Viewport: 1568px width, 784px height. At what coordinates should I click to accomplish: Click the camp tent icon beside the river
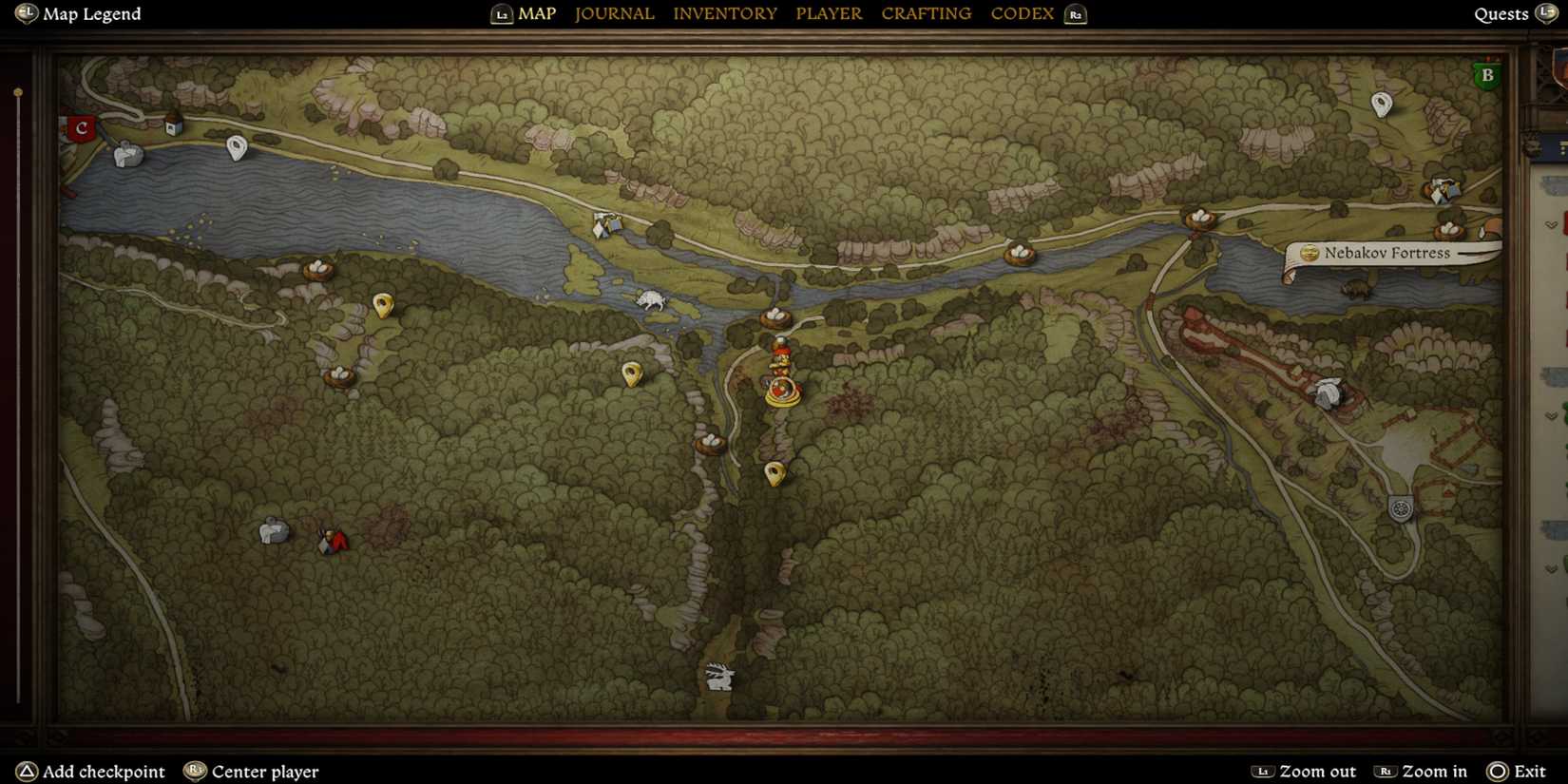click(605, 223)
